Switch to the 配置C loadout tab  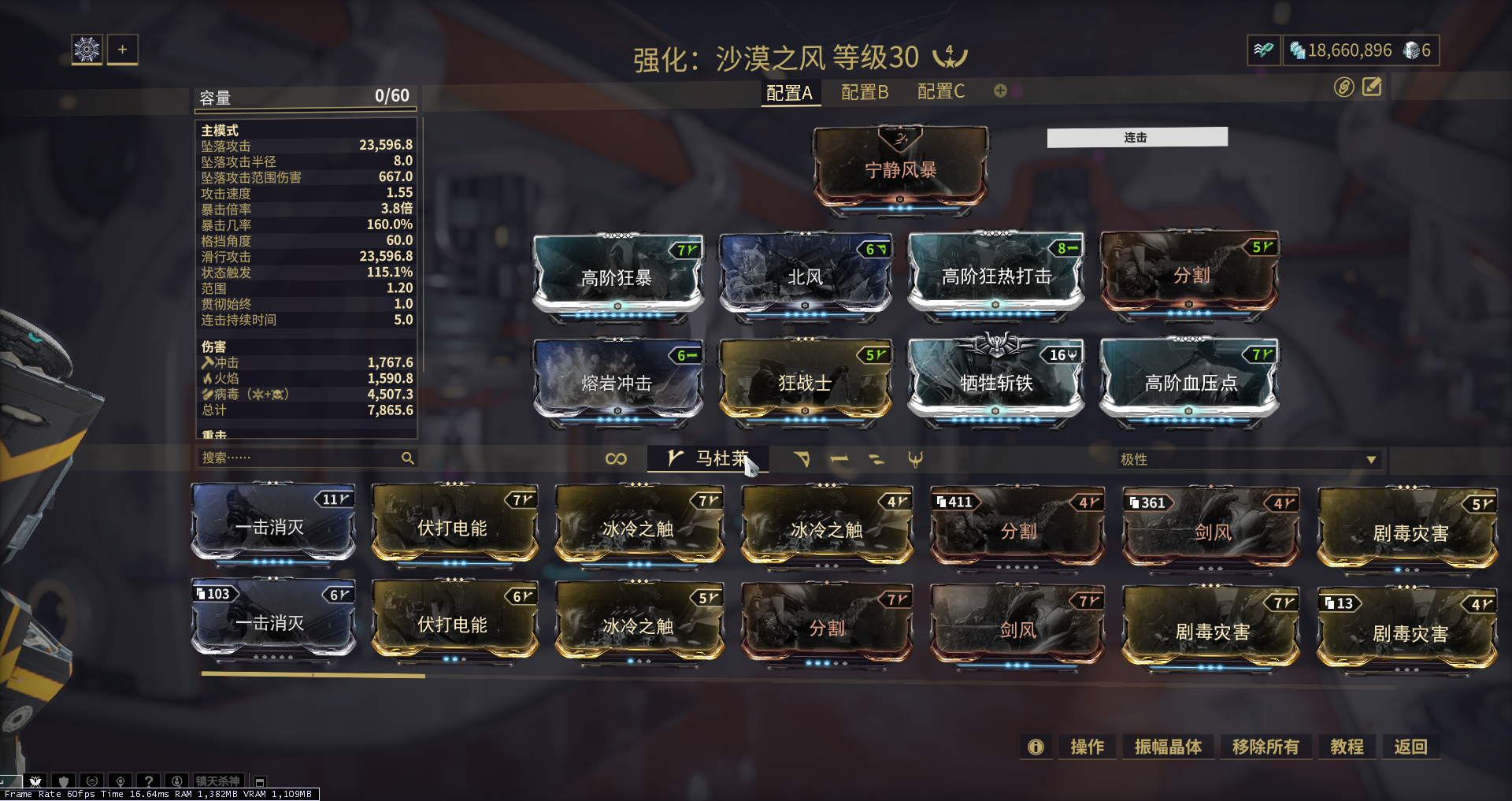[x=940, y=91]
